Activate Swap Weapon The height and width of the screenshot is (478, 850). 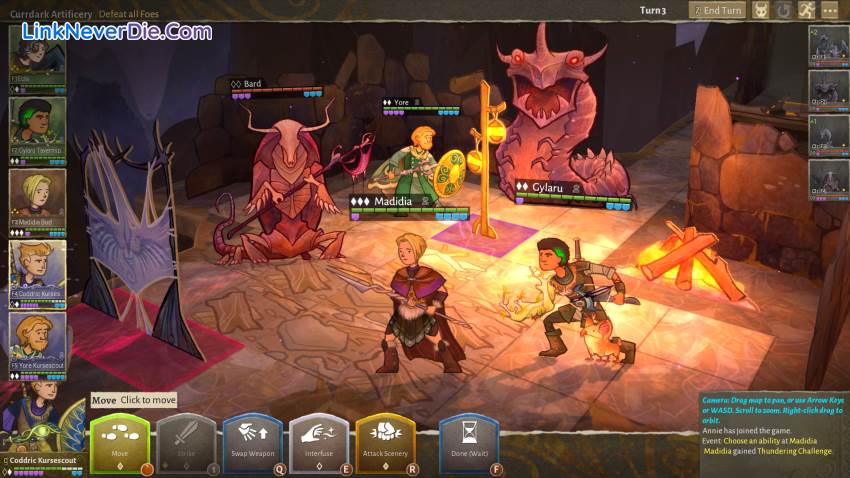click(x=252, y=441)
